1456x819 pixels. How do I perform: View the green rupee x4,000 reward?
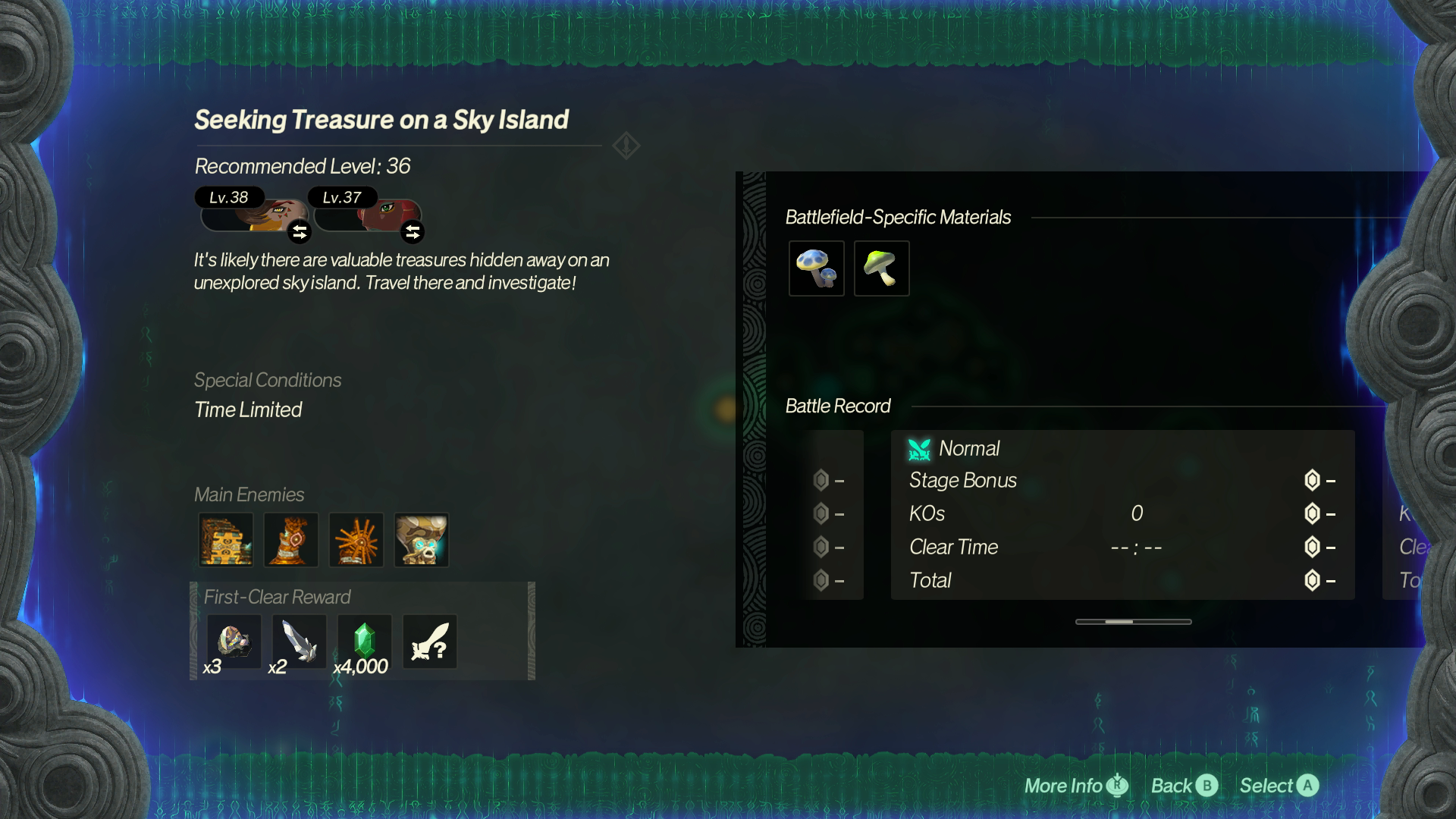pyautogui.click(x=364, y=642)
